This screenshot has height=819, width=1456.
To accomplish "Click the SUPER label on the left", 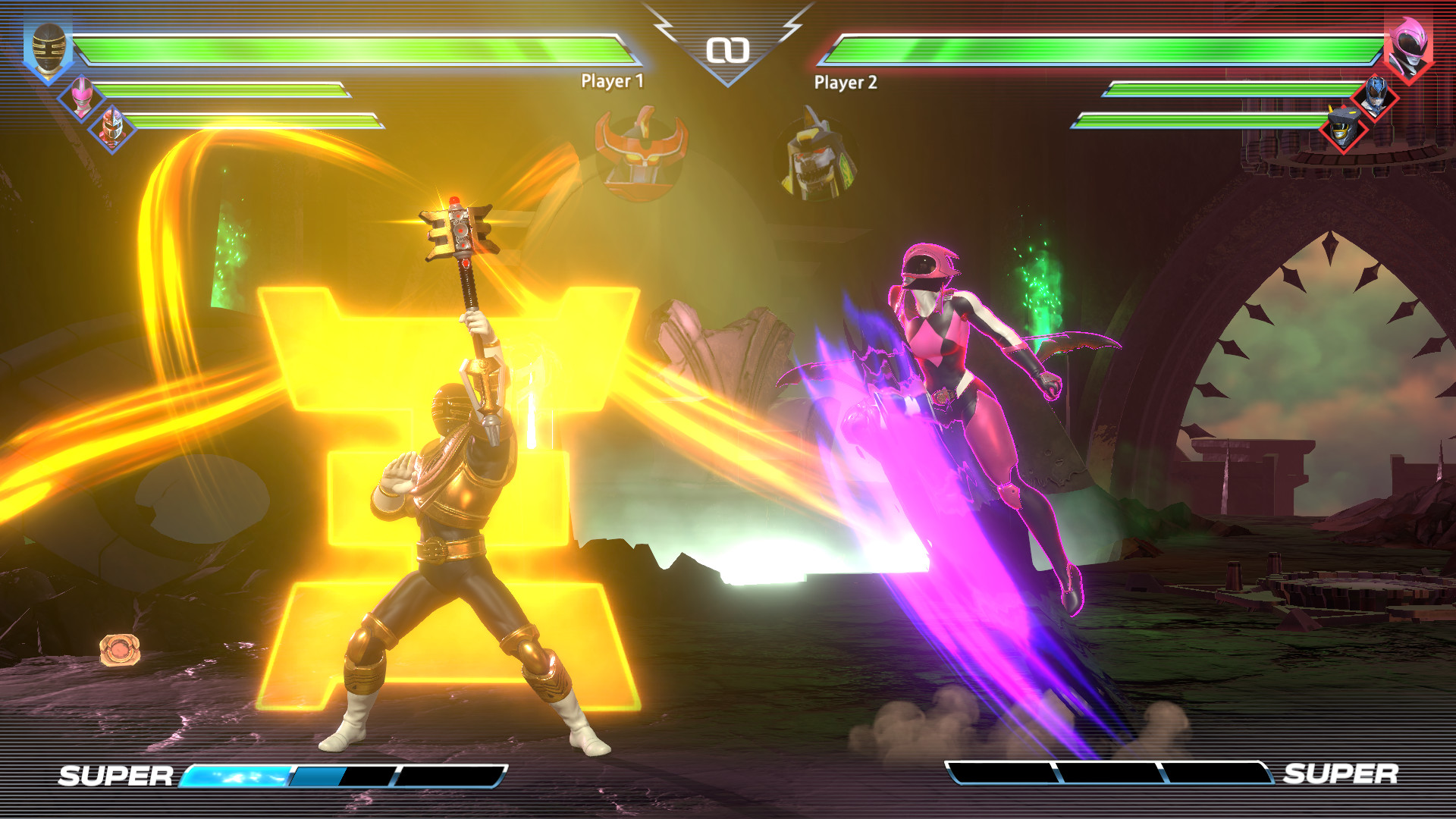I will click(115, 775).
